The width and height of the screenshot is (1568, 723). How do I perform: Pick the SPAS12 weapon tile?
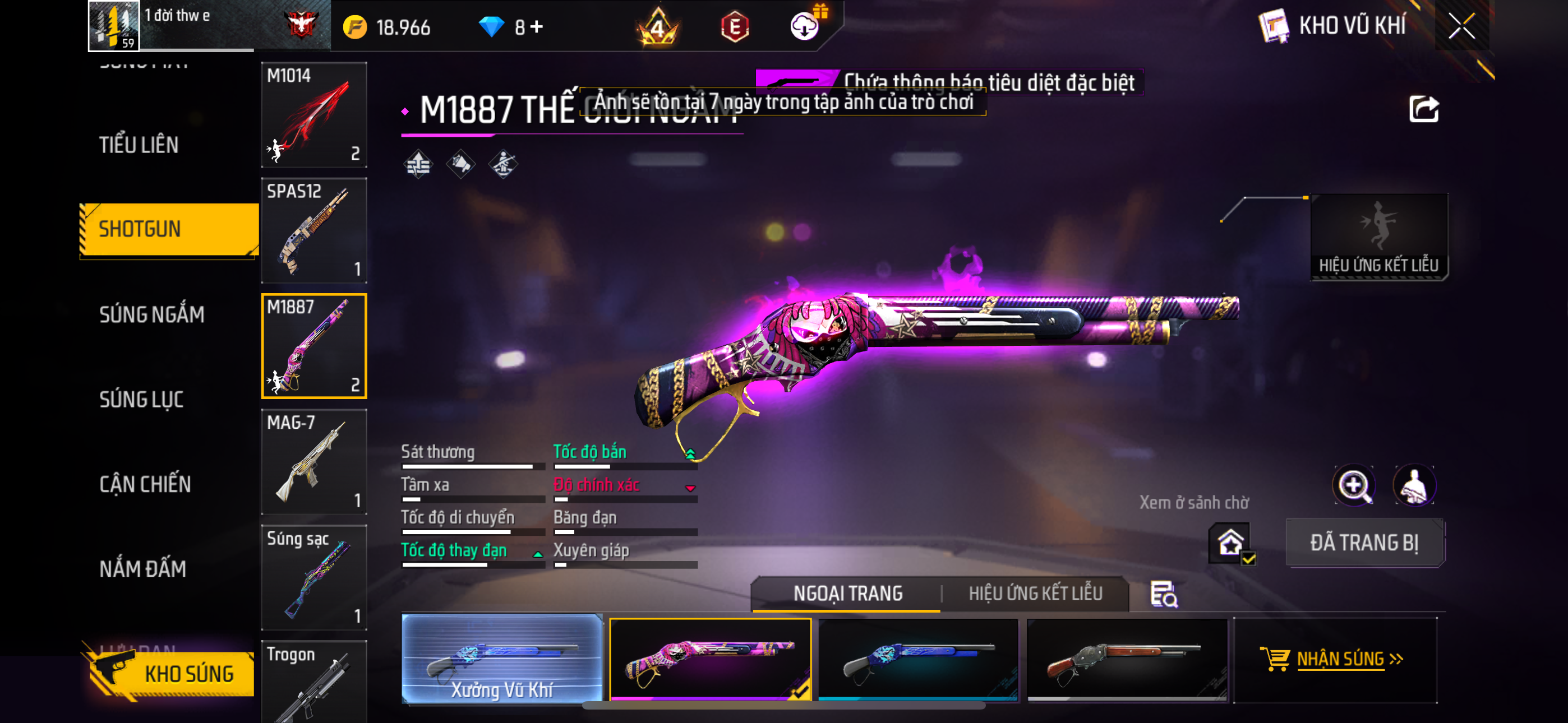point(313,230)
